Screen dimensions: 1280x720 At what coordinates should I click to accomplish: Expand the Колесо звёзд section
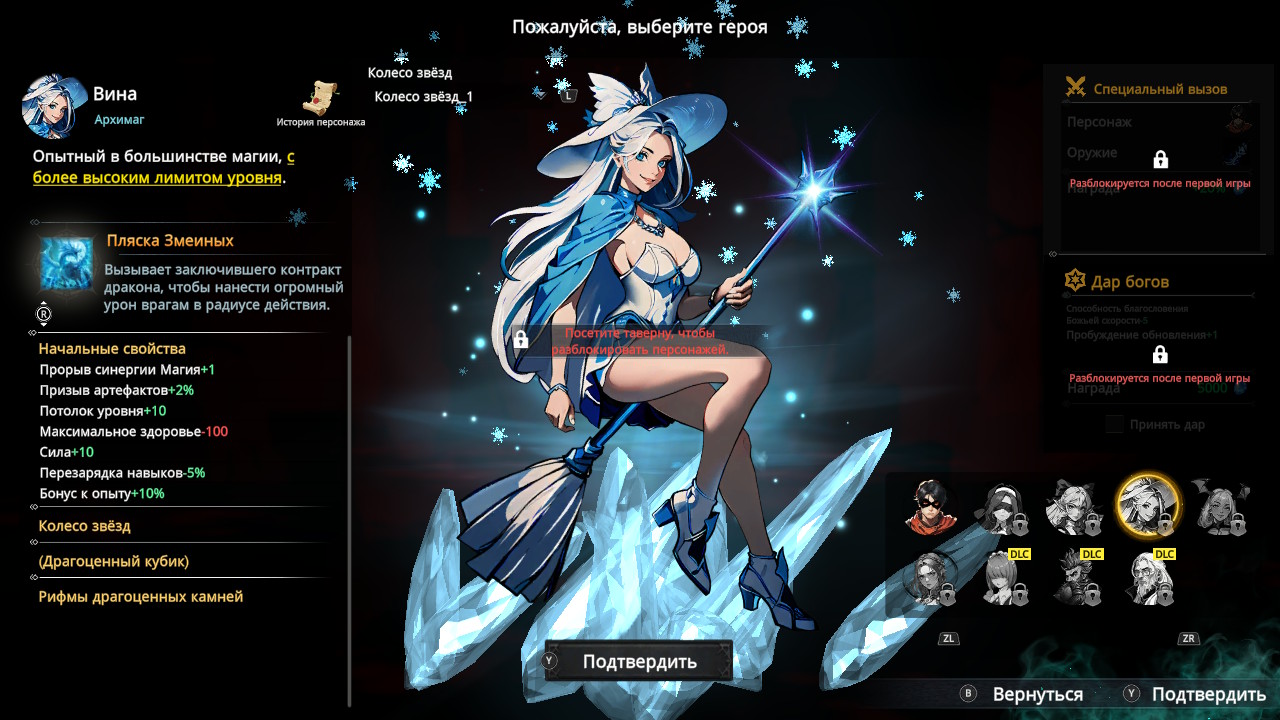pos(85,526)
